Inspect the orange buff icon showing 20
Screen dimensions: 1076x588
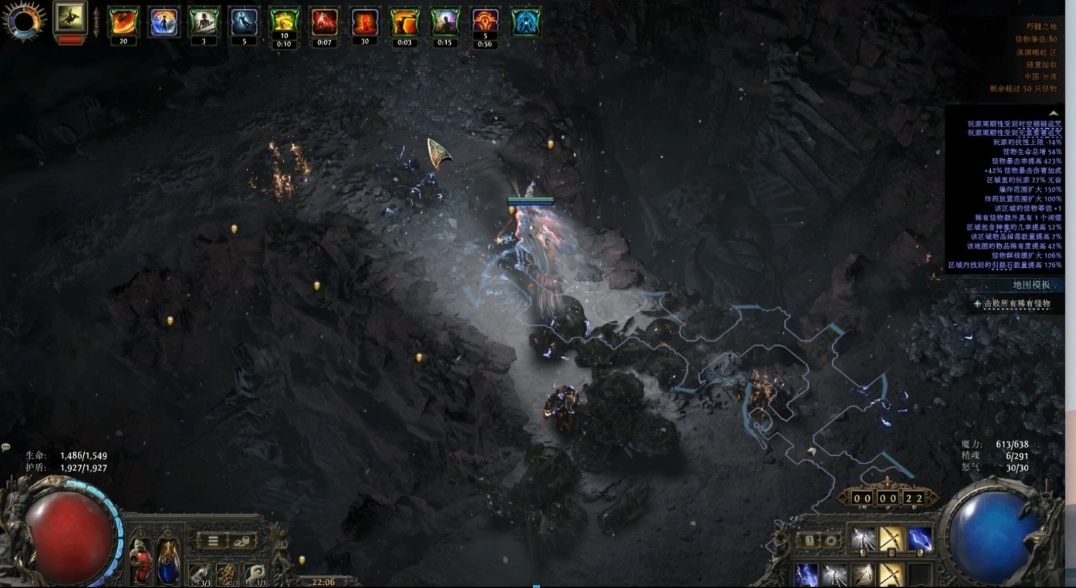pos(124,22)
